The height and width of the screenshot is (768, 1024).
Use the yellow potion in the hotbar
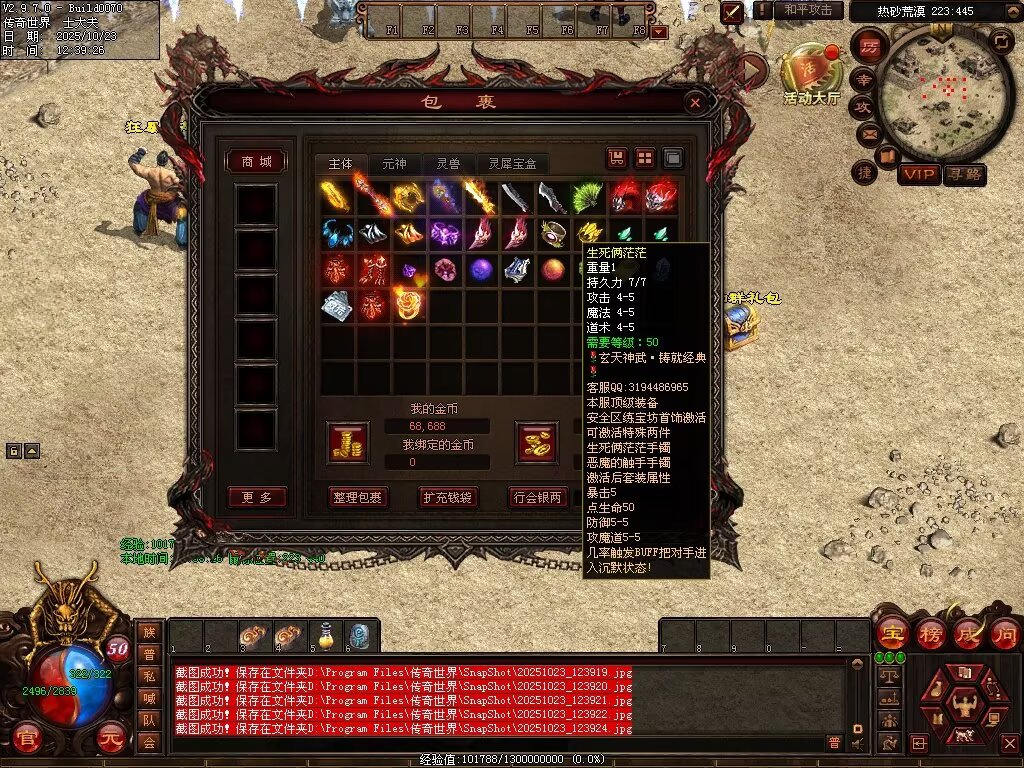[325, 635]
